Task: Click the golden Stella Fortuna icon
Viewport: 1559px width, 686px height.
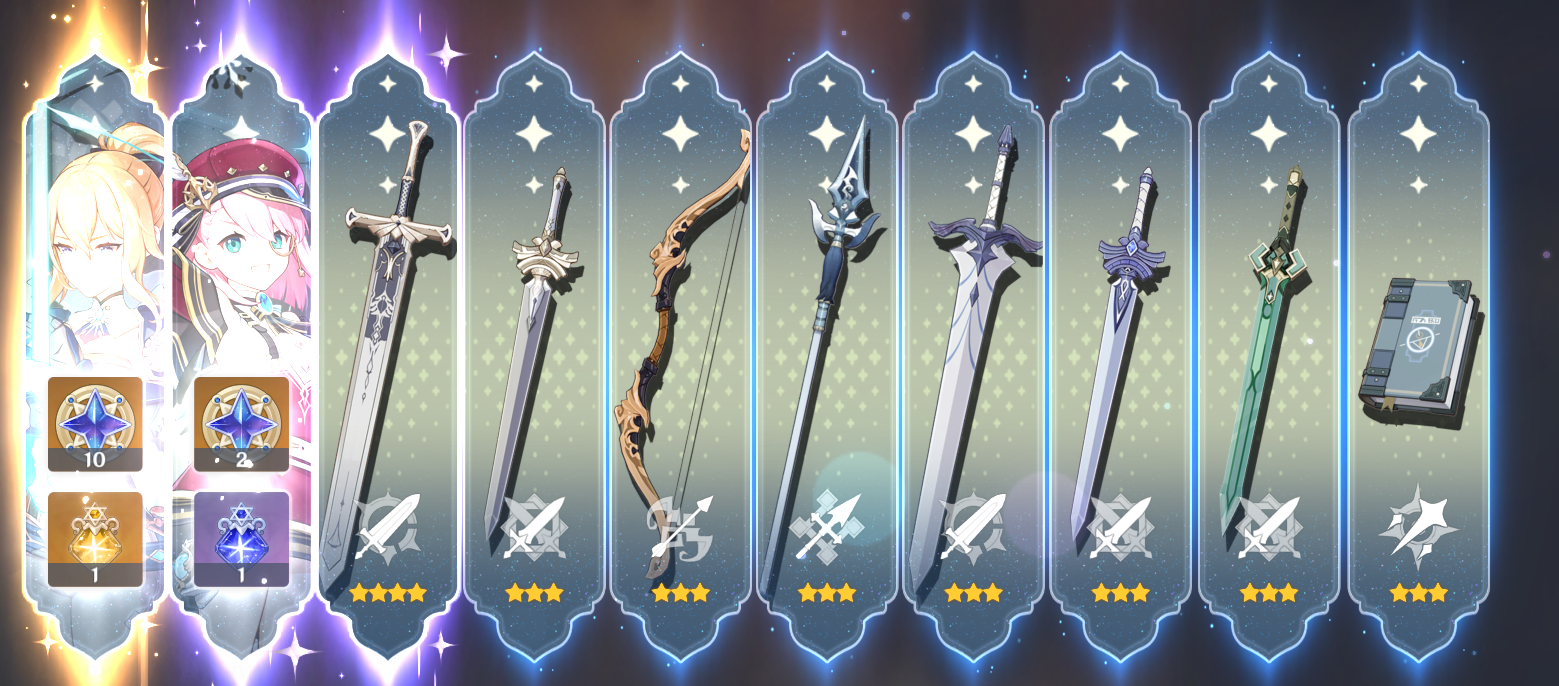Action: (95, 537)
